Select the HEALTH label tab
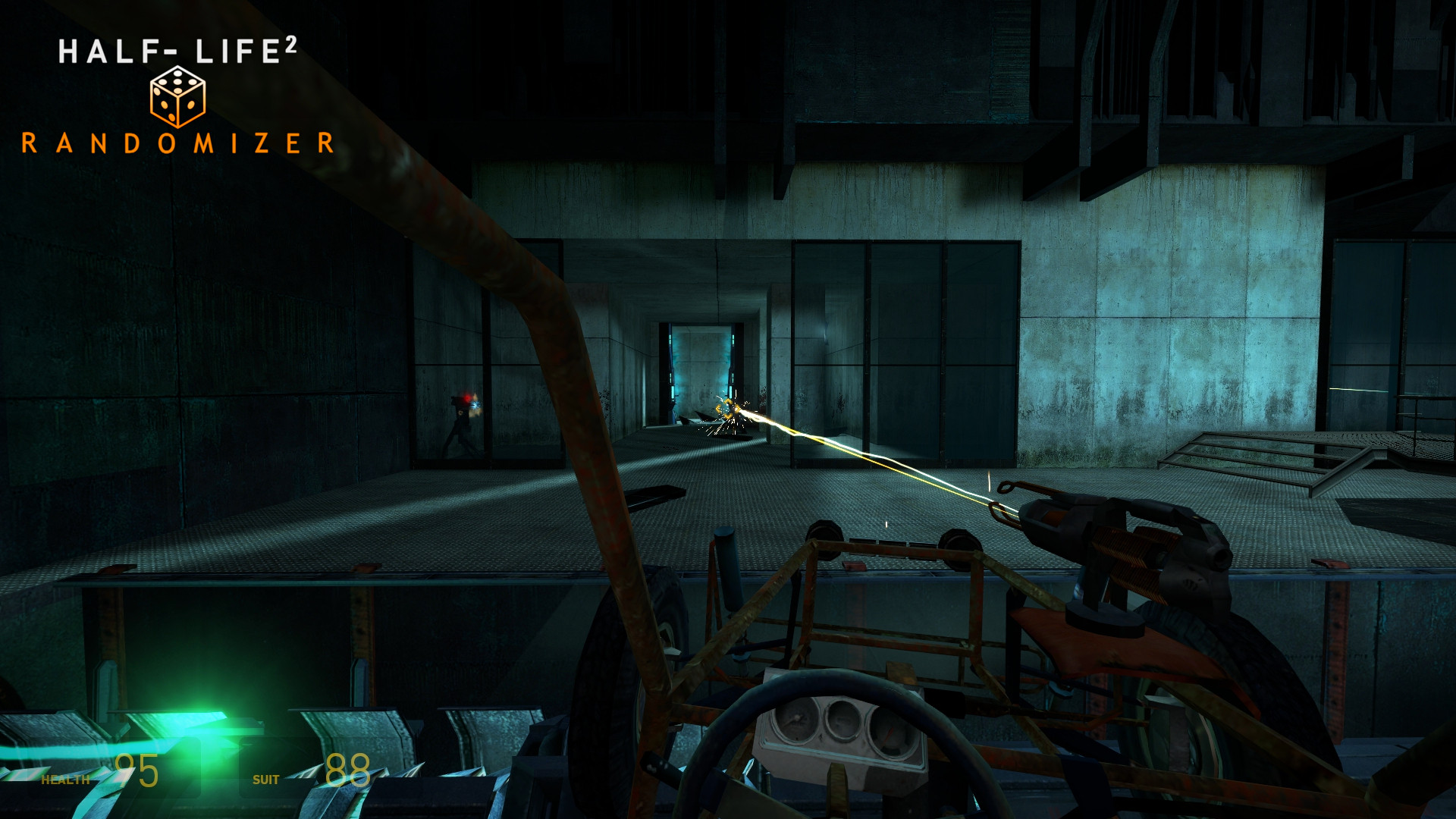Viewport: 1456px width, 819px height. [x=67, y=778]
